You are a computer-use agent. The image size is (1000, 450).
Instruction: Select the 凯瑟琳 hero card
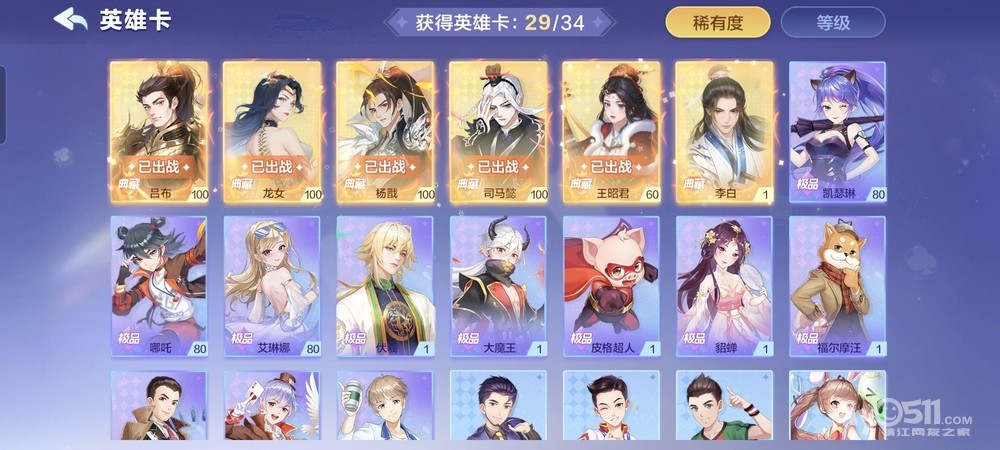838,130
